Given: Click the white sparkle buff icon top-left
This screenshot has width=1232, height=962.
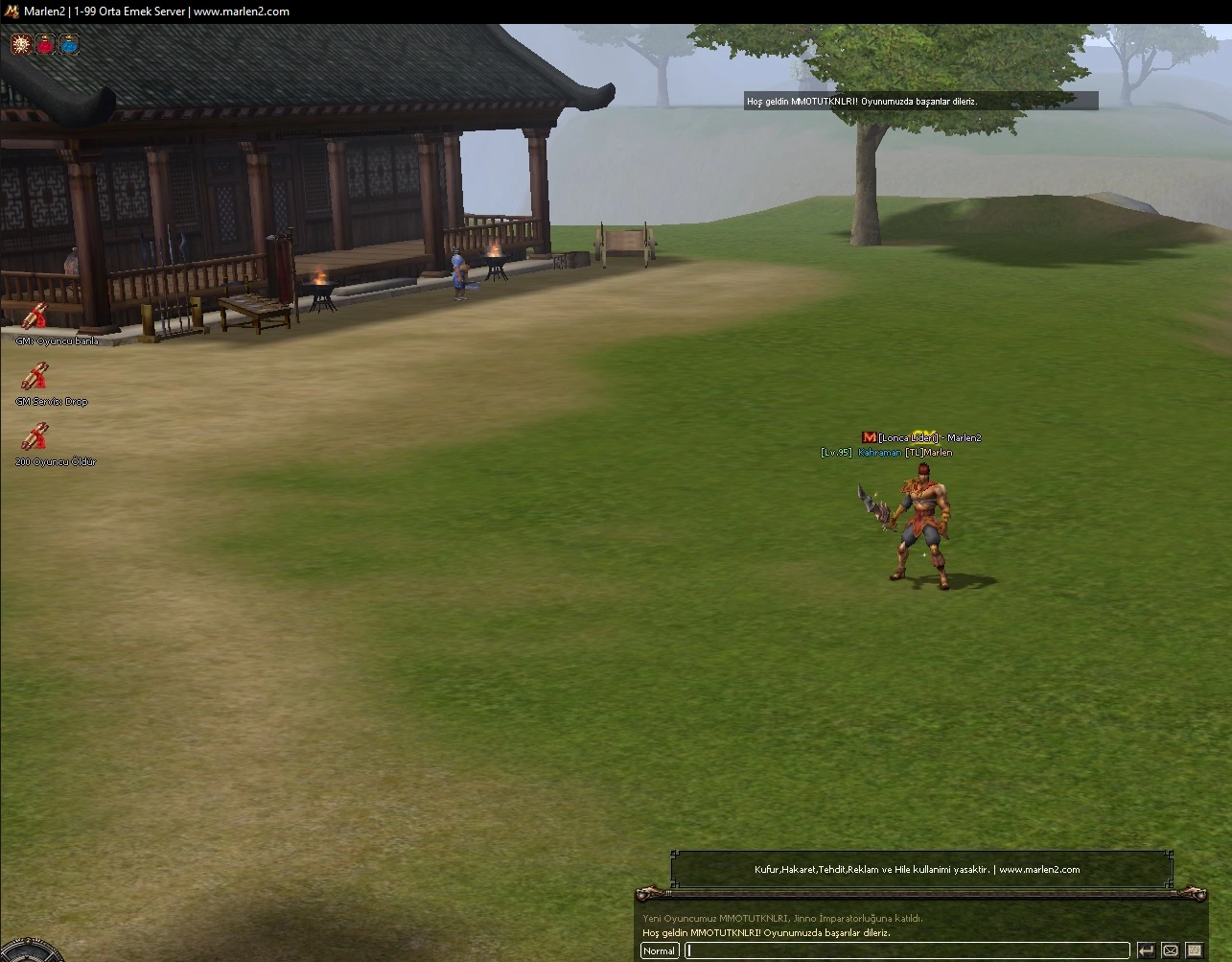Looking at the screenshot, I should [x=20, y=43].
